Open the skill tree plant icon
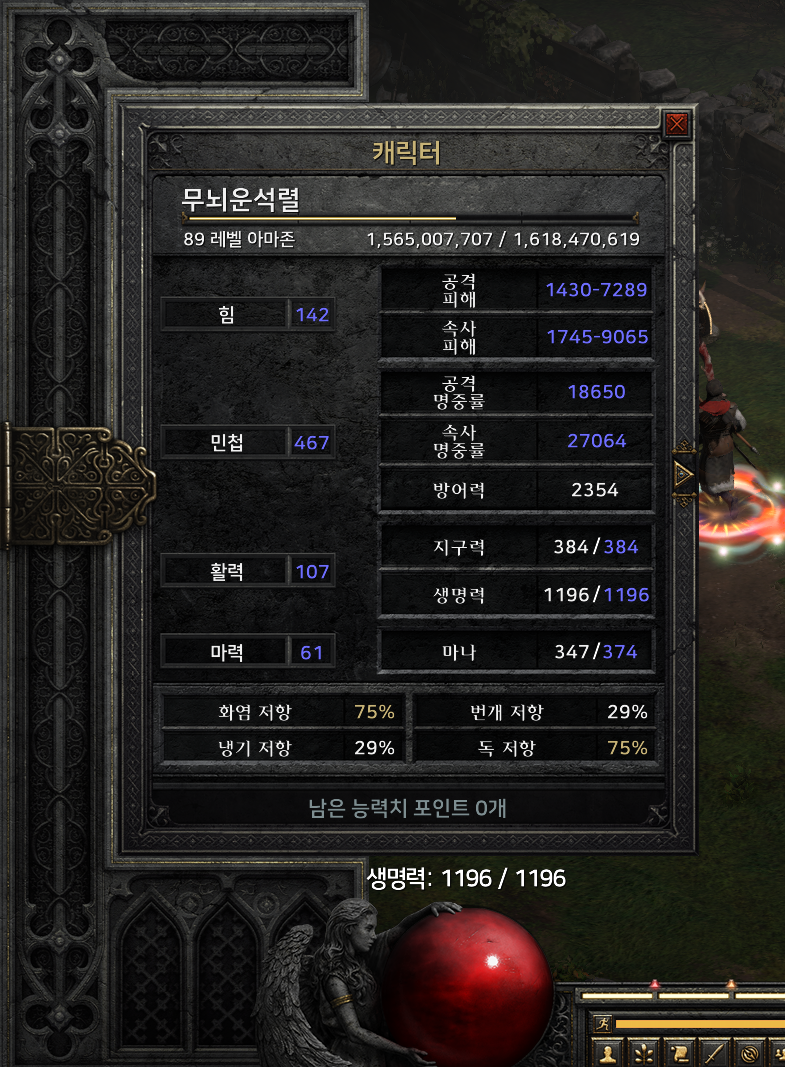This screenshot has height=1067, width=785. pyautogui.click(x=642, y=1053)
